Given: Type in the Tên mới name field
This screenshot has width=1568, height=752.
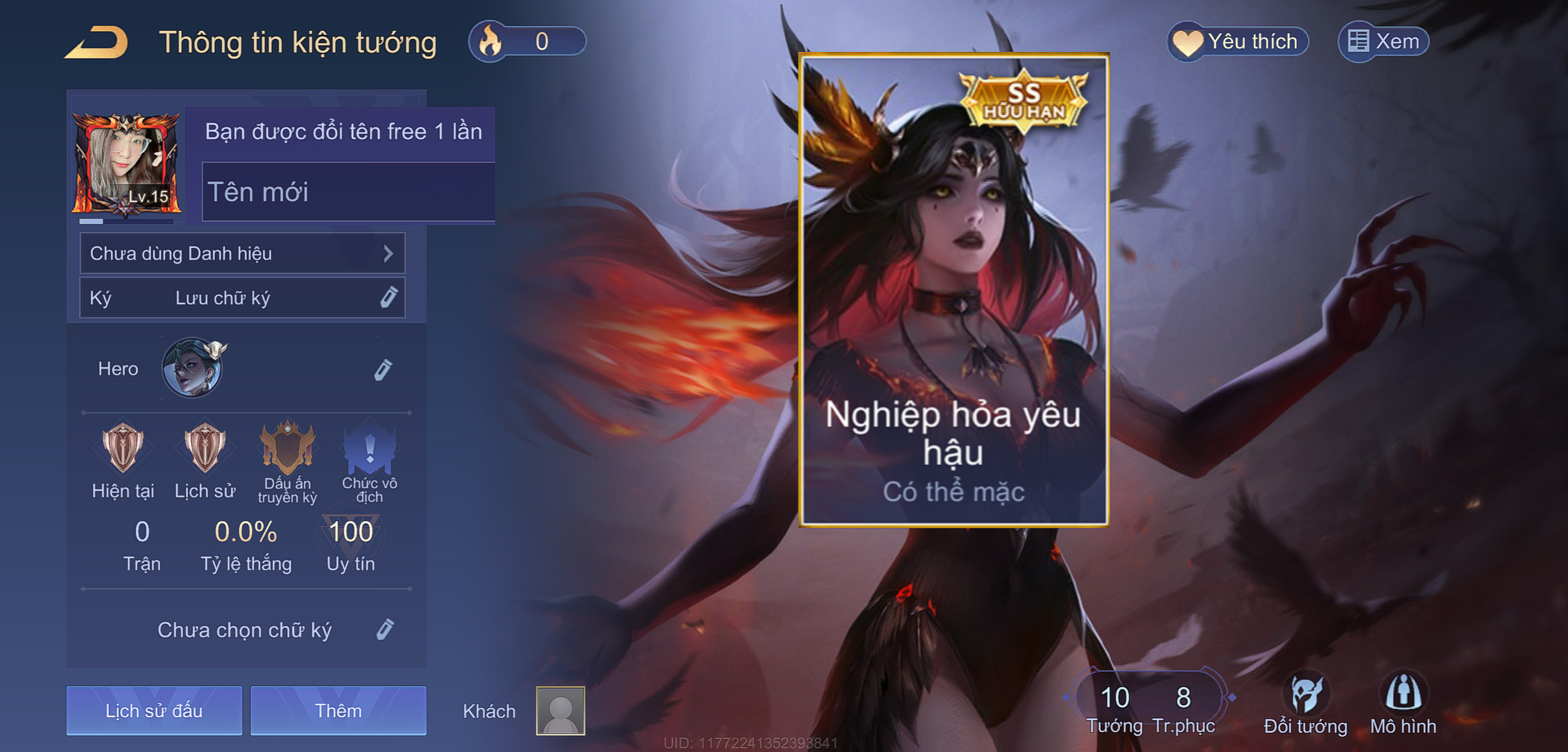Looking at the screenshot, I should click(x=347, y=192).
